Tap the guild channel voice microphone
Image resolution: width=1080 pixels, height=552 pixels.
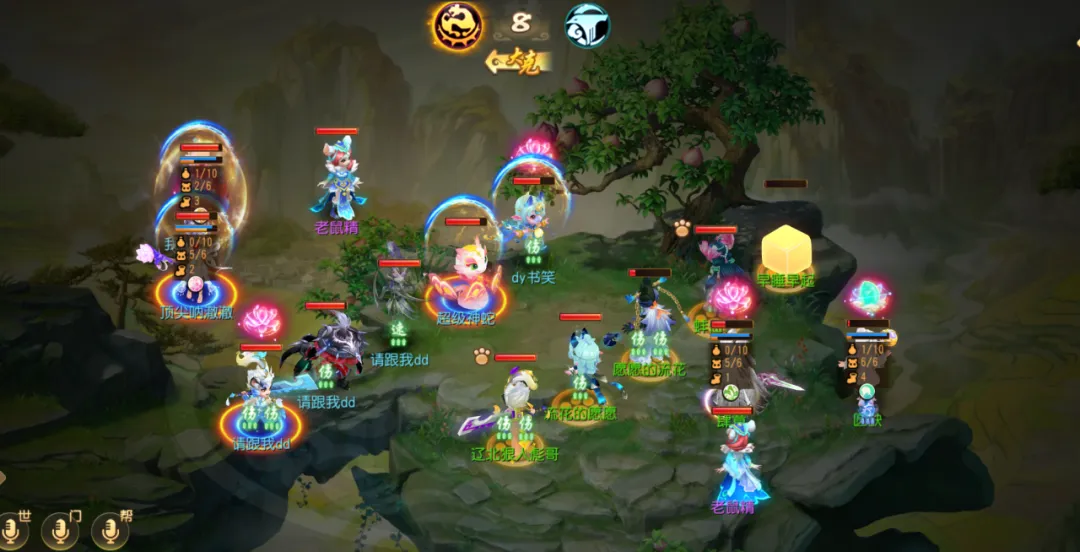110,531
